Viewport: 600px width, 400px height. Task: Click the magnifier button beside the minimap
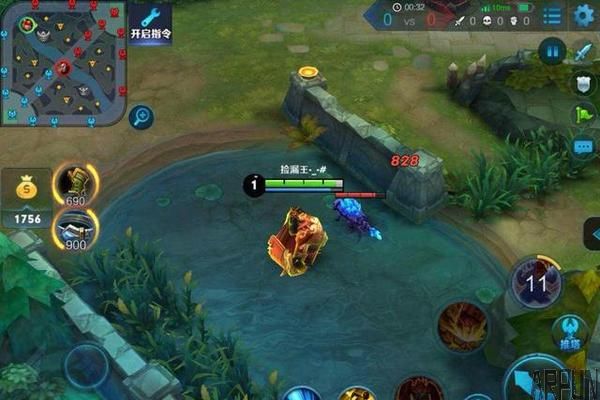[141, 117]
